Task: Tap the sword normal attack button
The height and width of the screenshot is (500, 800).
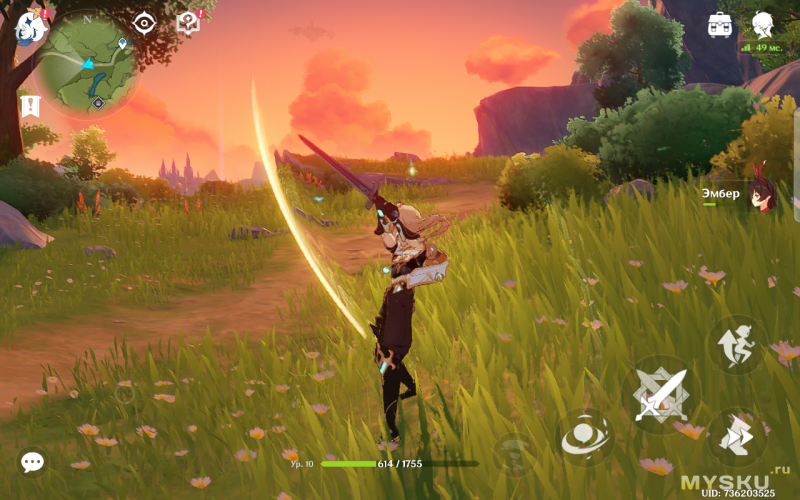Action: coord(662,395)
